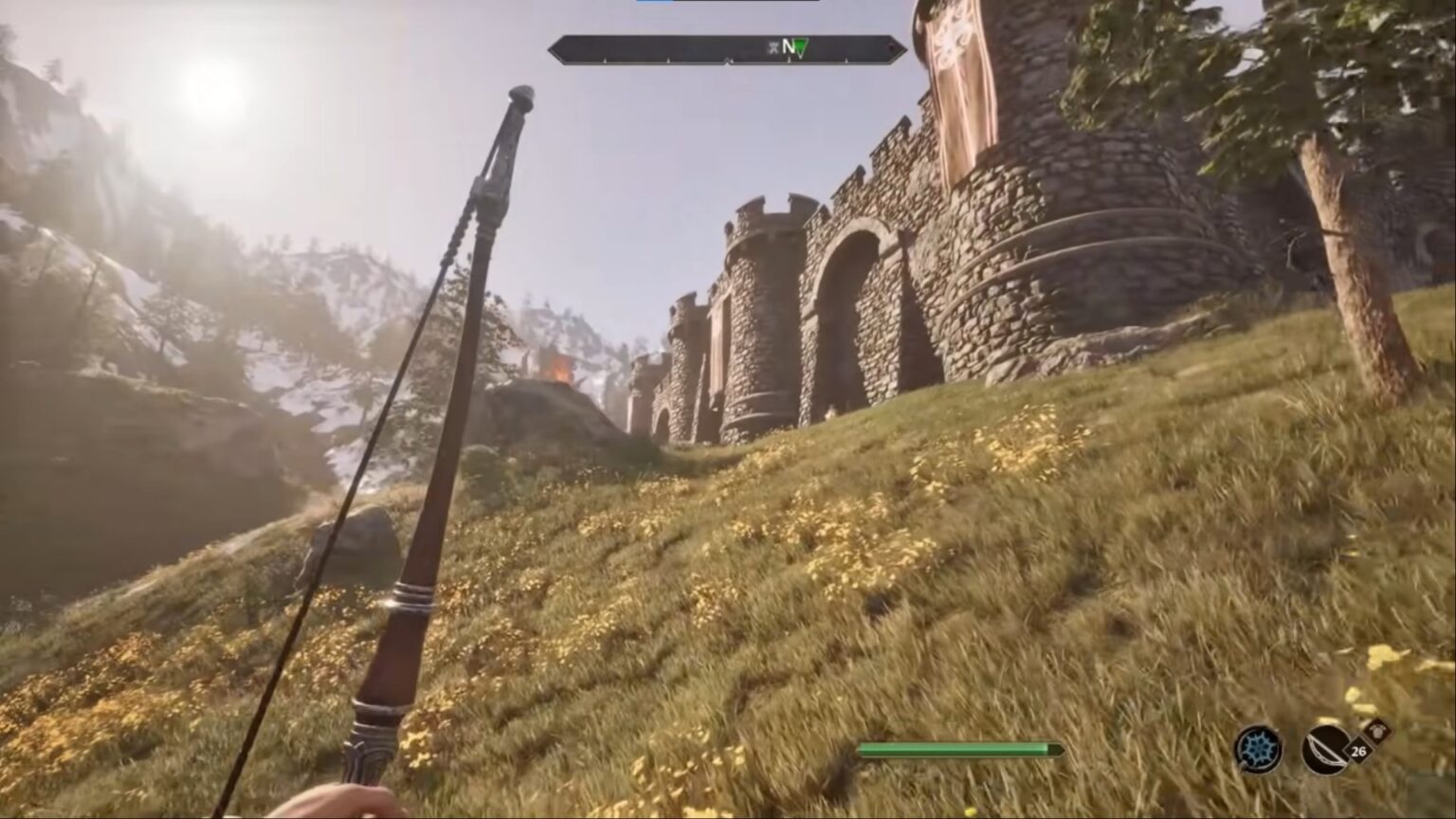Click the crossed-swords marker on the compass
This screenshot has height=819, width=1456.
coord(775,46)
